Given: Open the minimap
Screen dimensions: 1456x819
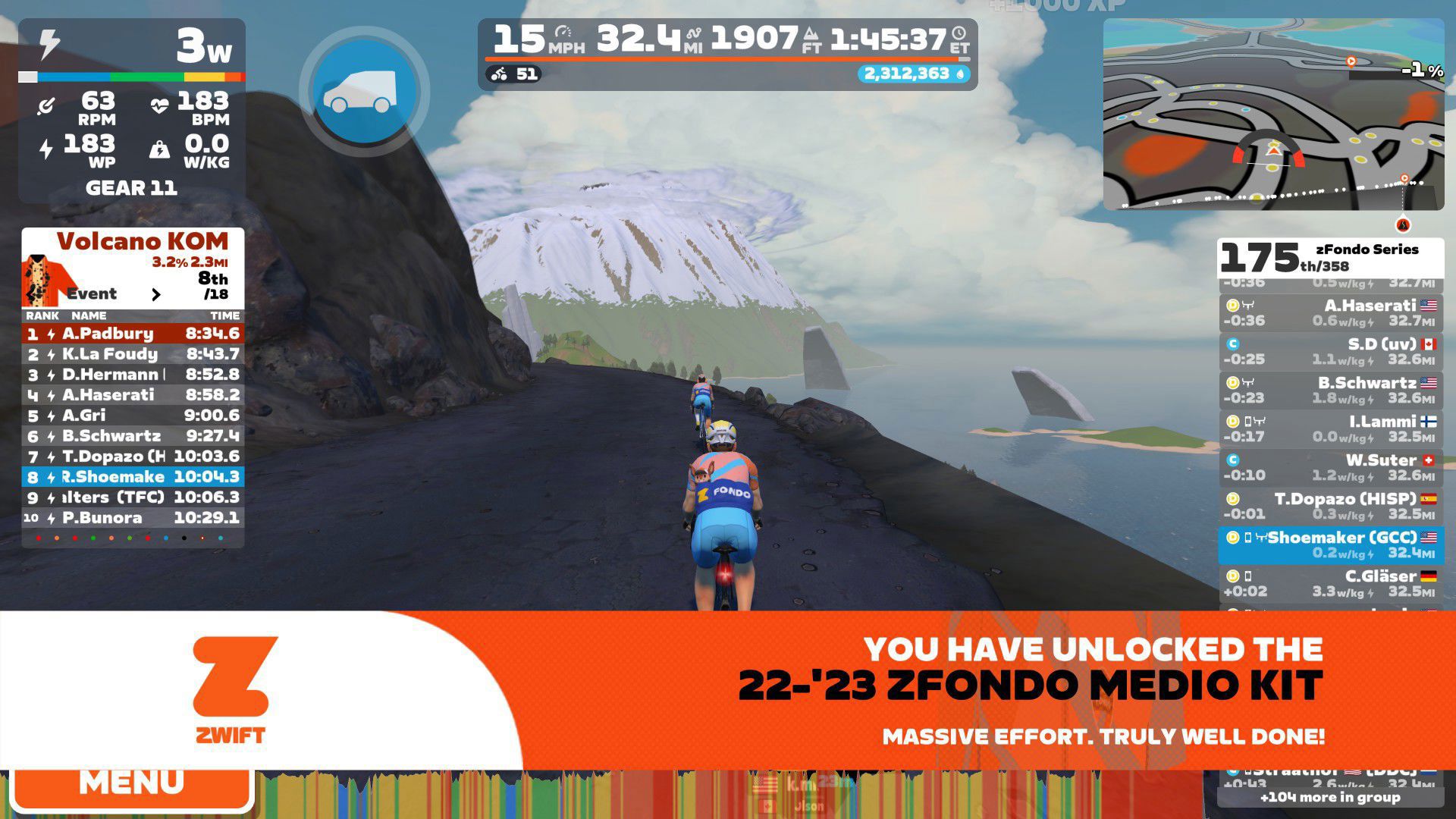Looking at the screenshot, I should (1272, 115).
